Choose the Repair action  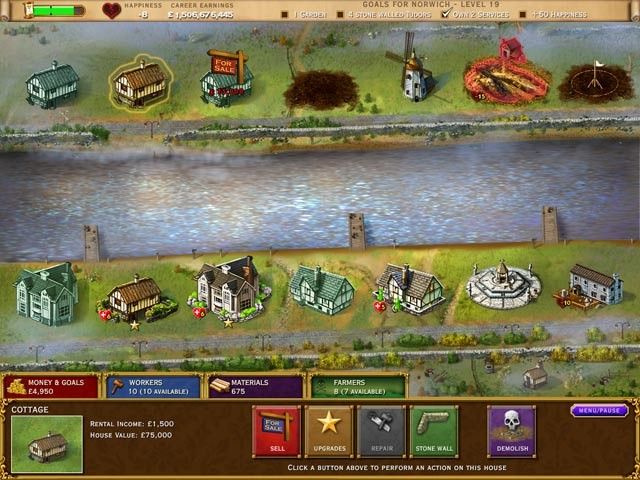381,432
